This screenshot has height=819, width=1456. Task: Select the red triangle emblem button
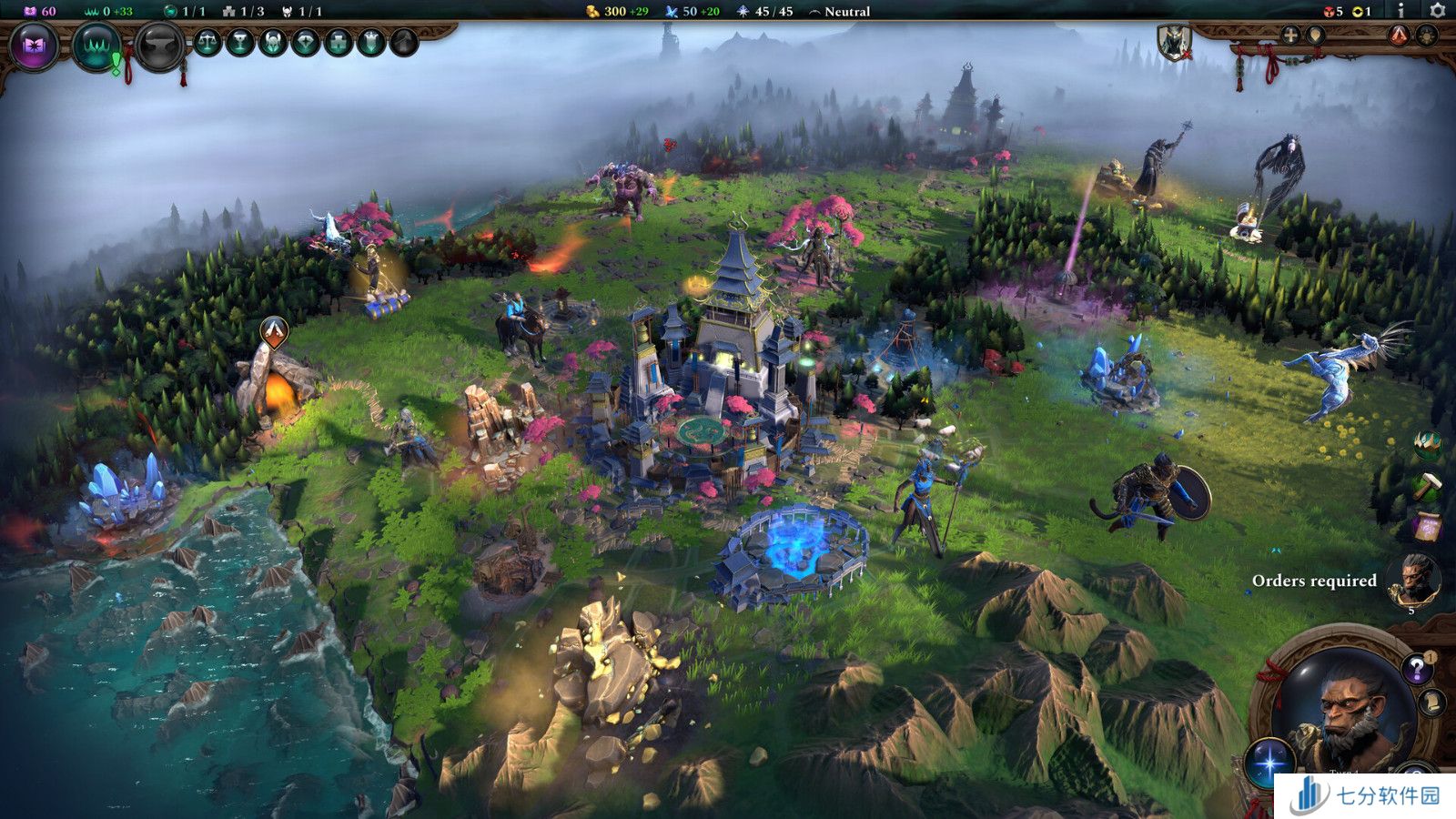[1400, 35]
